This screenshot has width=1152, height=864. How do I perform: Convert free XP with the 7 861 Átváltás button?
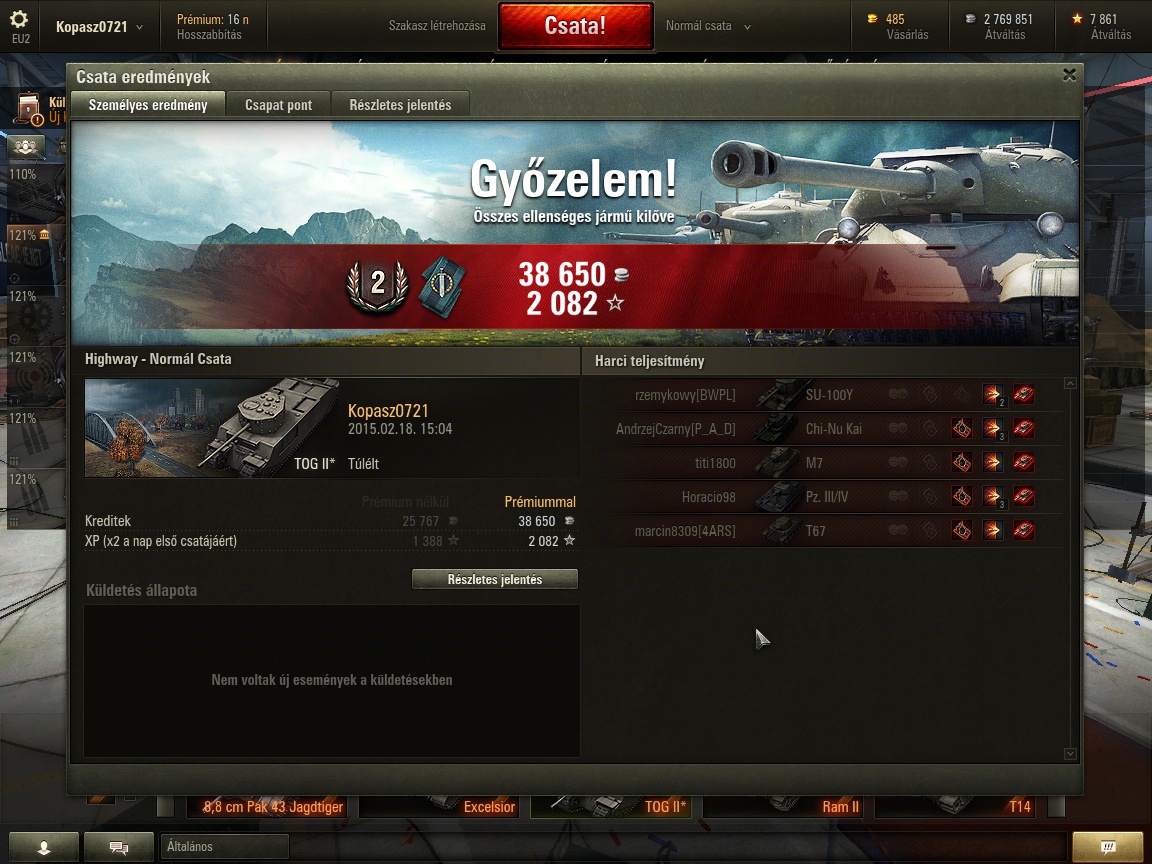(1101, 27)
